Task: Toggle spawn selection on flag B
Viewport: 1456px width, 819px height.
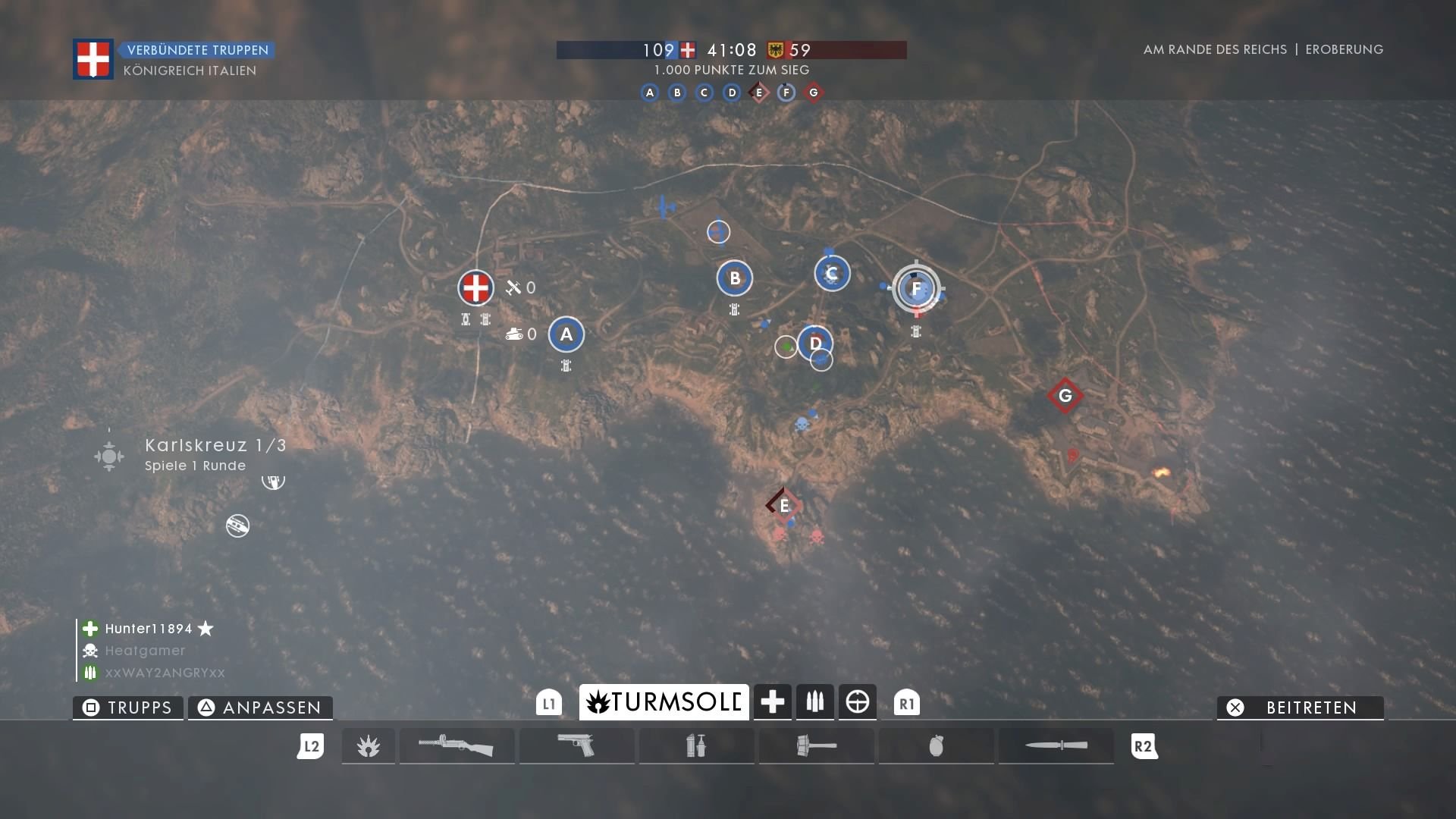Action: coord(735,278)
